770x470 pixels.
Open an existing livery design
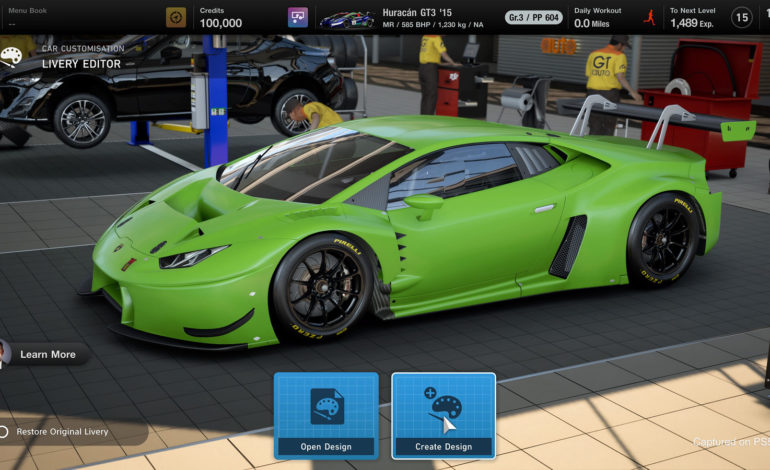click(x=326, y=415)
